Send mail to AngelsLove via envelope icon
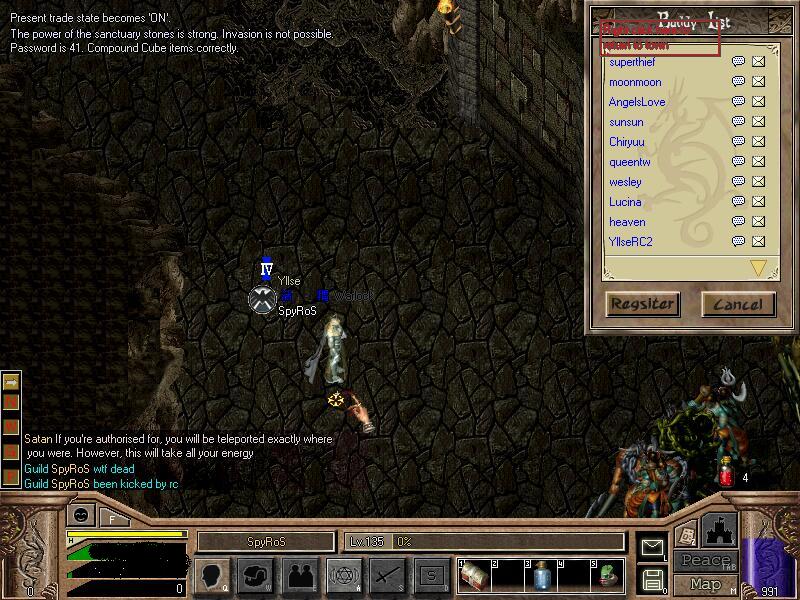 758,102
